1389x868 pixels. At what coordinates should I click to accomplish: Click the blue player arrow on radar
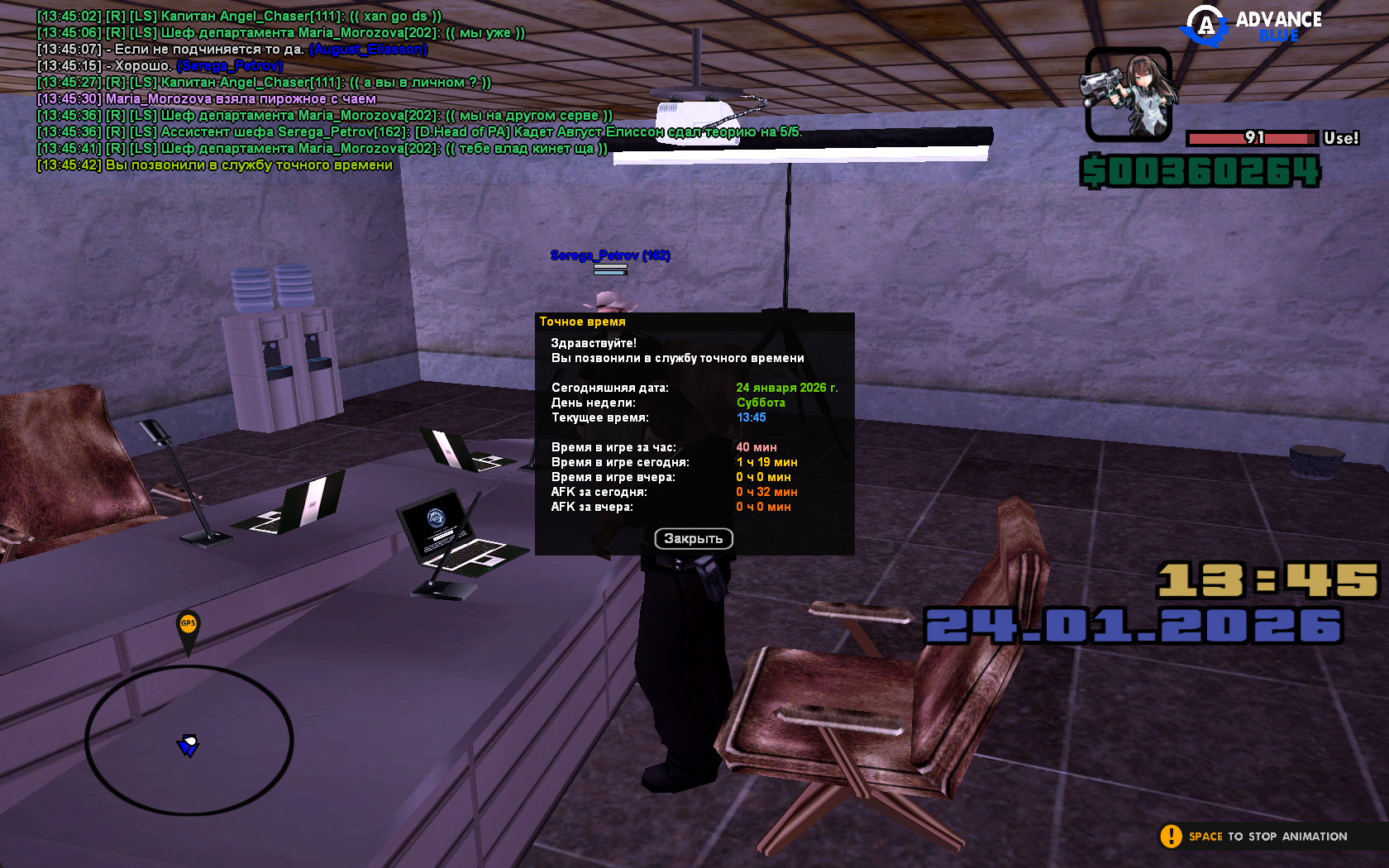point(189,745)
